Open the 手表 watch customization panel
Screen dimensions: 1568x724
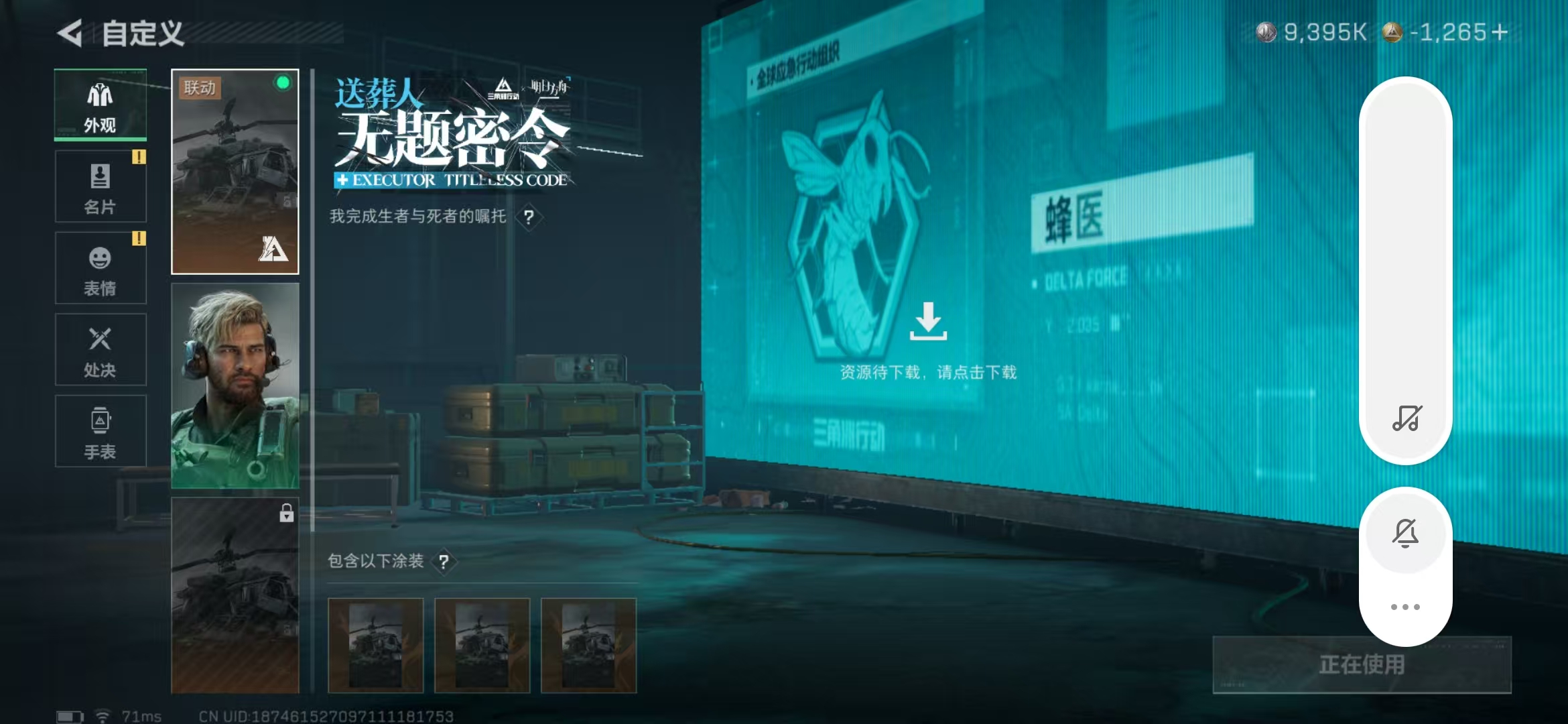(x=100, y=430)
